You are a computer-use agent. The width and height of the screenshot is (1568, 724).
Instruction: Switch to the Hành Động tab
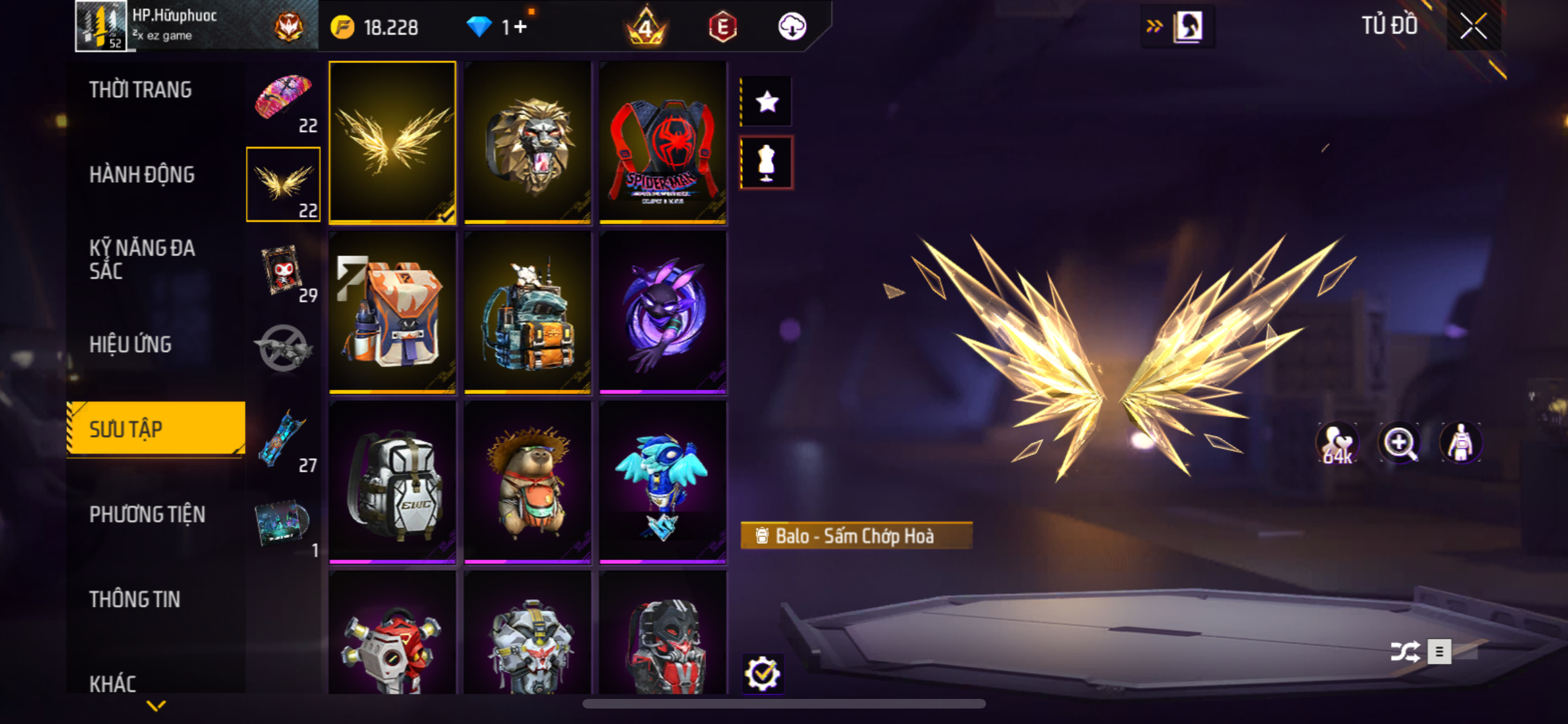point(142,174)
